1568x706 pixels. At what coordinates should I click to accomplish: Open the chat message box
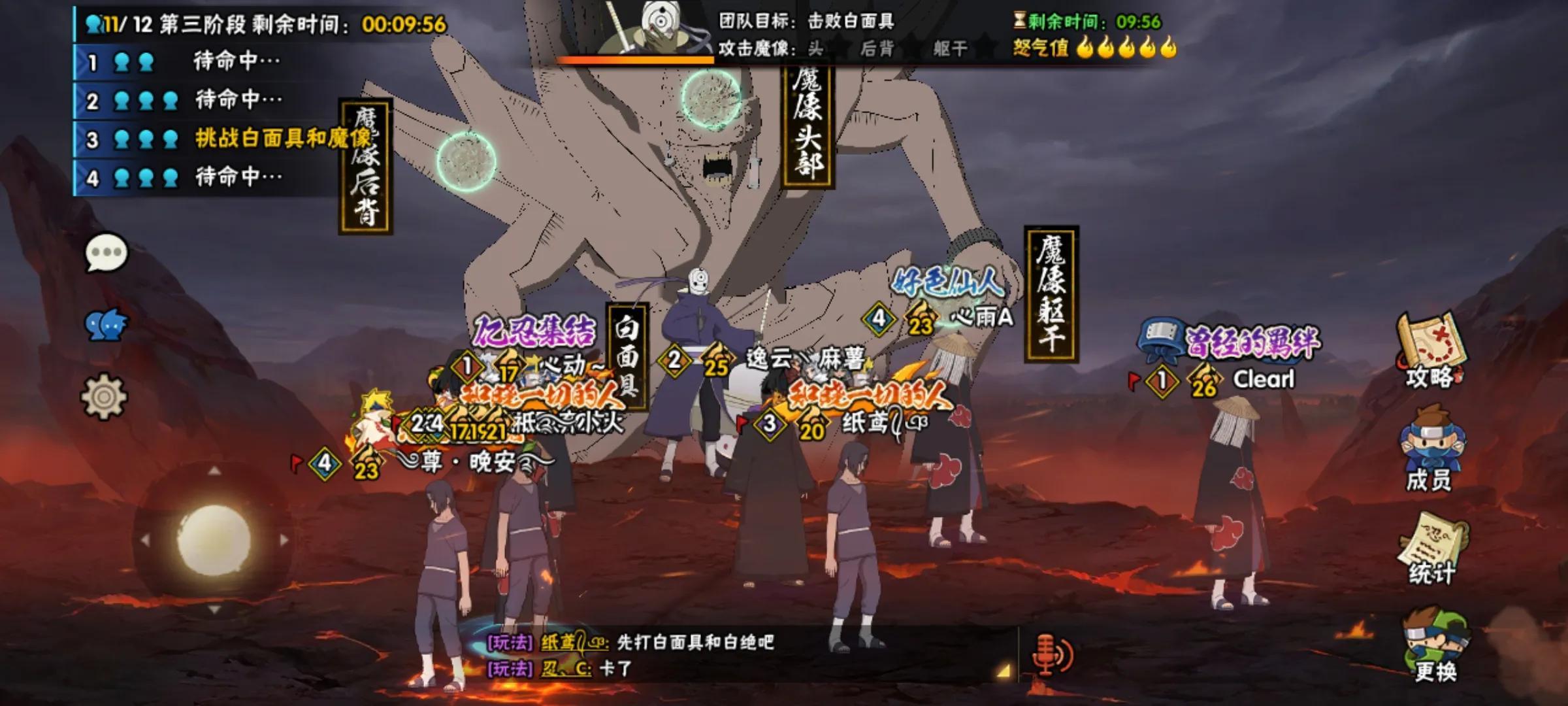pyautogui.click(x=745, y=655)
